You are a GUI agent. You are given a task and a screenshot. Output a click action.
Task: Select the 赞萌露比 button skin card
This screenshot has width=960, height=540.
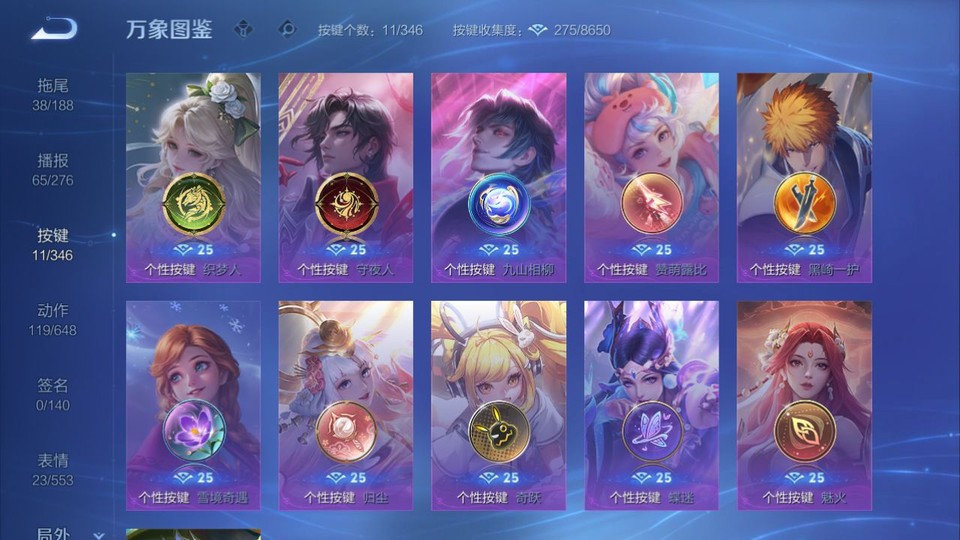coord(651,176)
